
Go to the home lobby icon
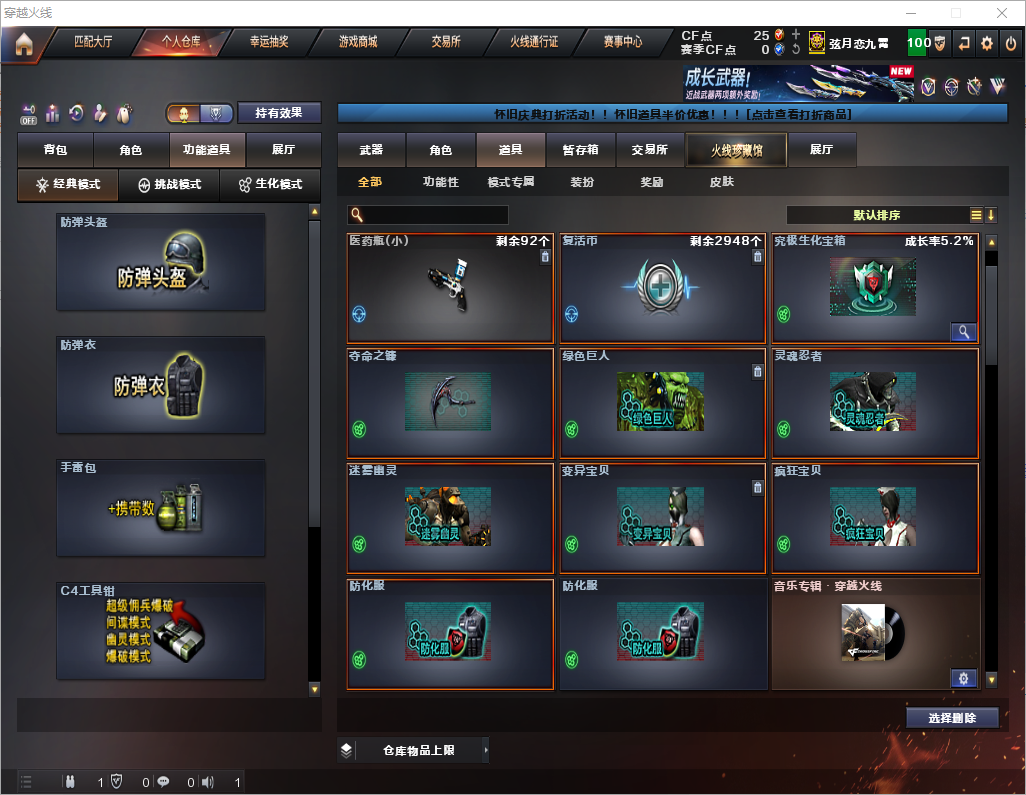point(23,44)
